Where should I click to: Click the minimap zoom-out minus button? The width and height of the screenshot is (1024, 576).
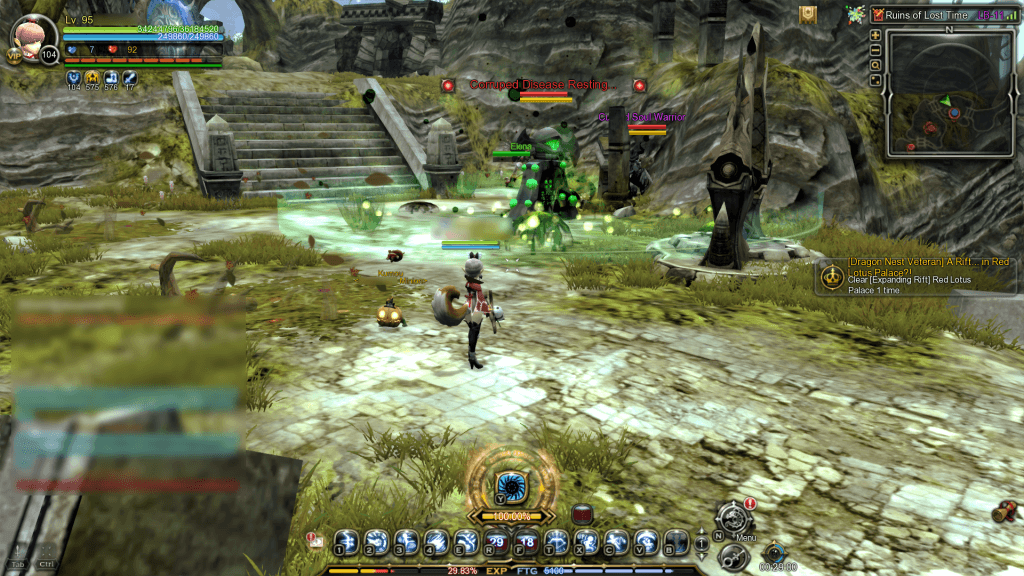[x=876, y=50]
